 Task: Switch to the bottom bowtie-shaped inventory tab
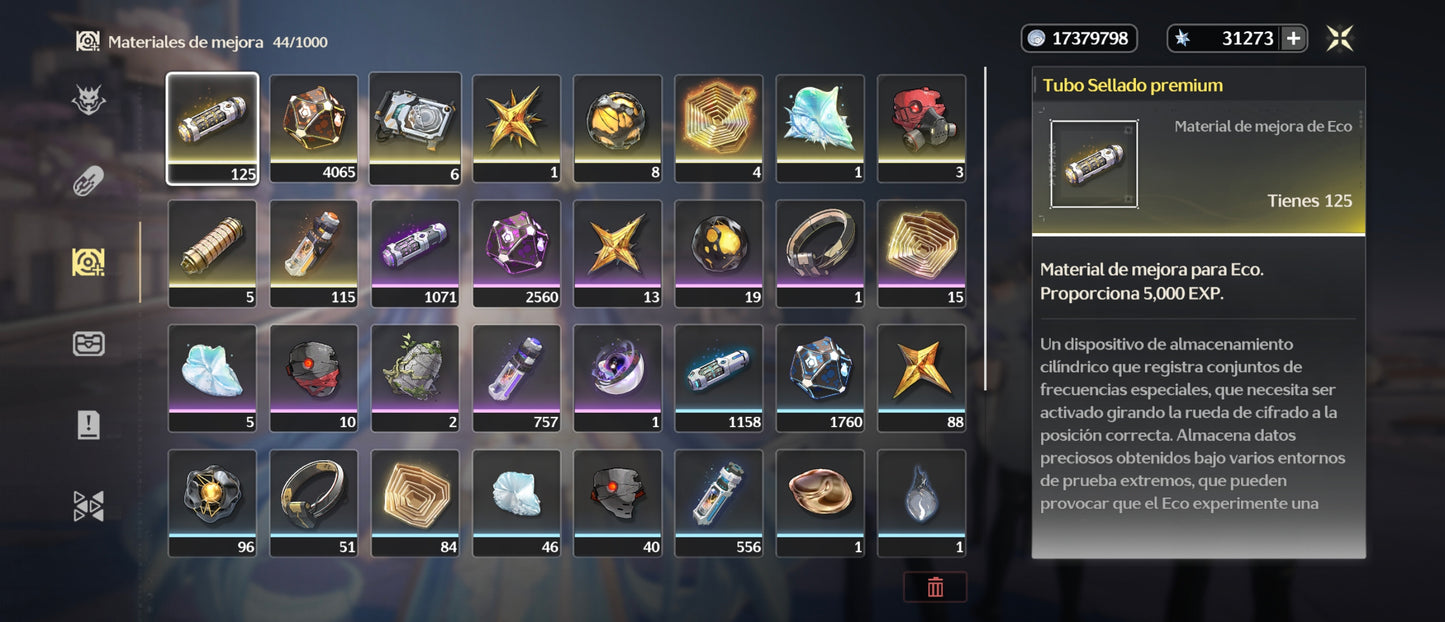point(89,506)
